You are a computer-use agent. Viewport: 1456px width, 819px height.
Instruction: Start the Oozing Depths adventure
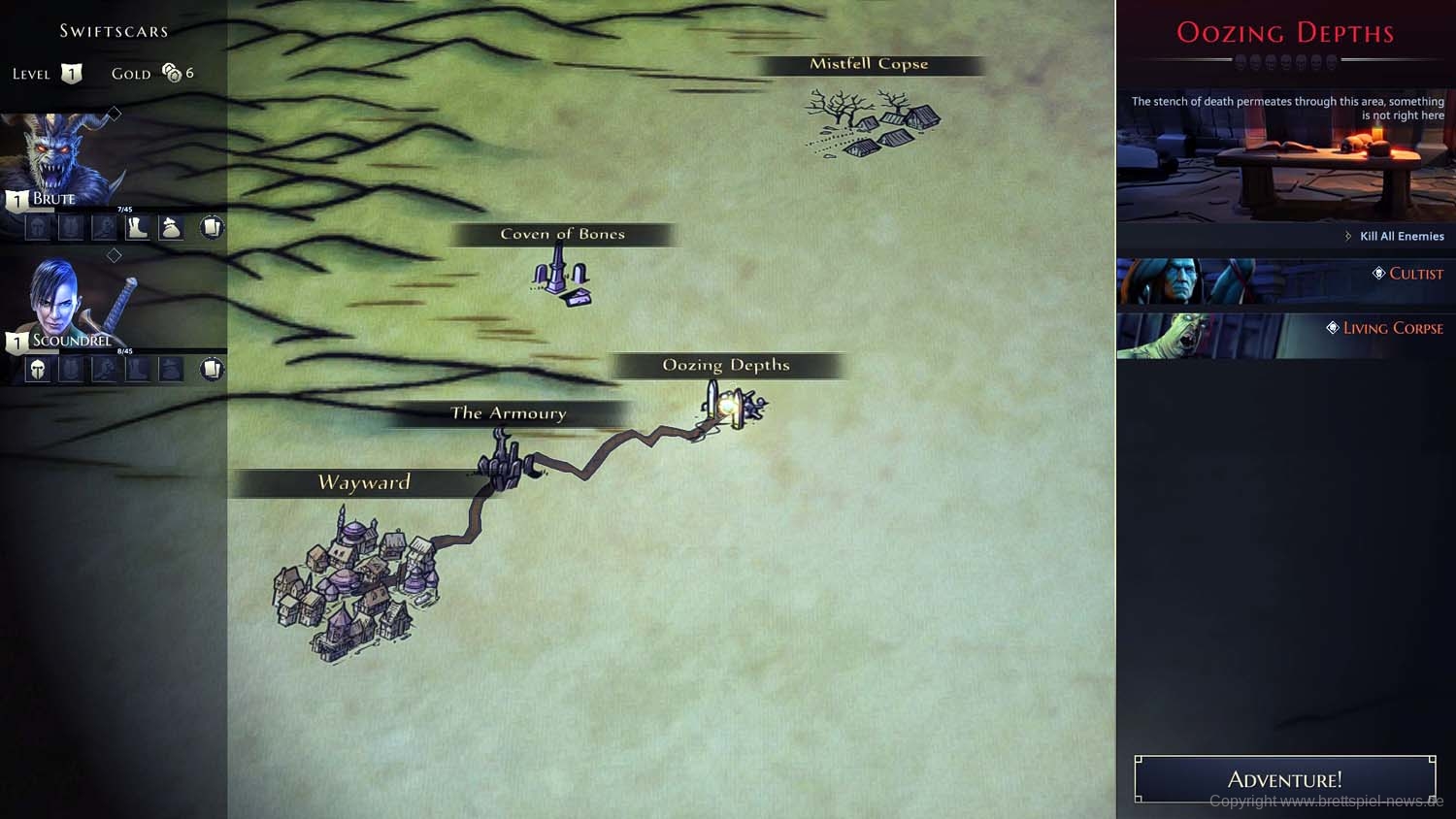(x=1284, y=779)
